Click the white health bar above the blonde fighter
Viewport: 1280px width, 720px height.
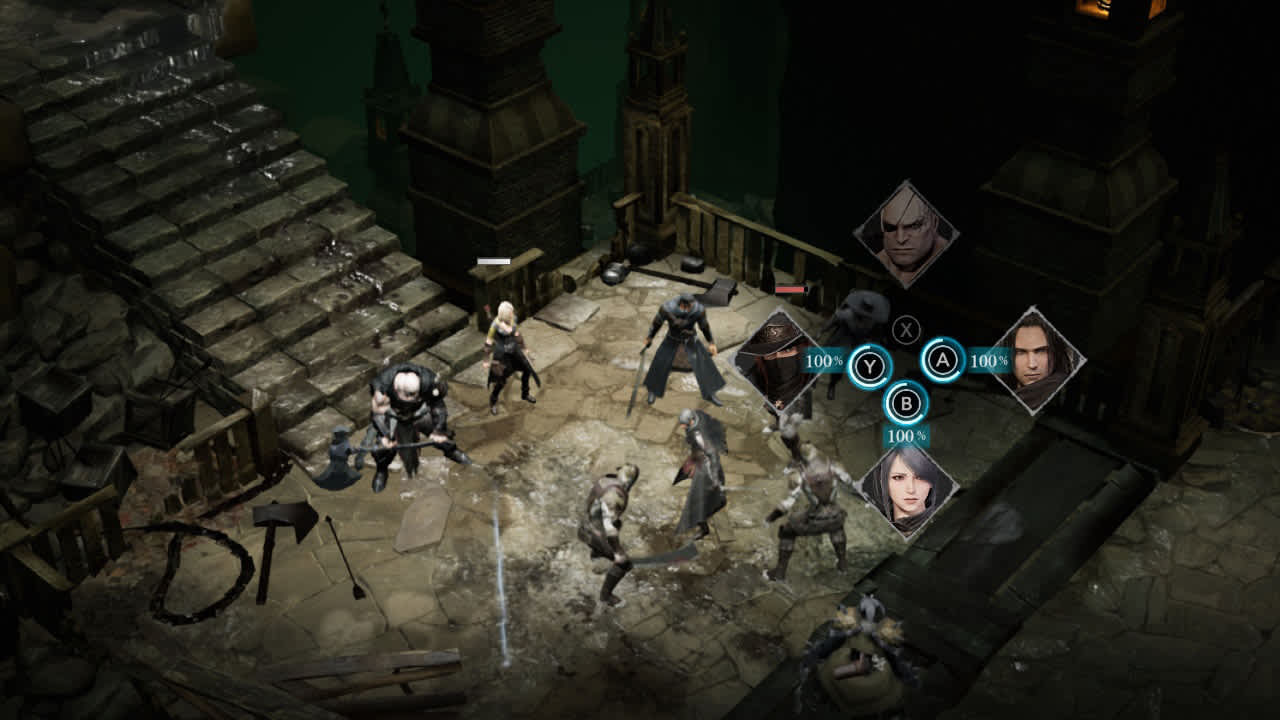tap(495, 258)
